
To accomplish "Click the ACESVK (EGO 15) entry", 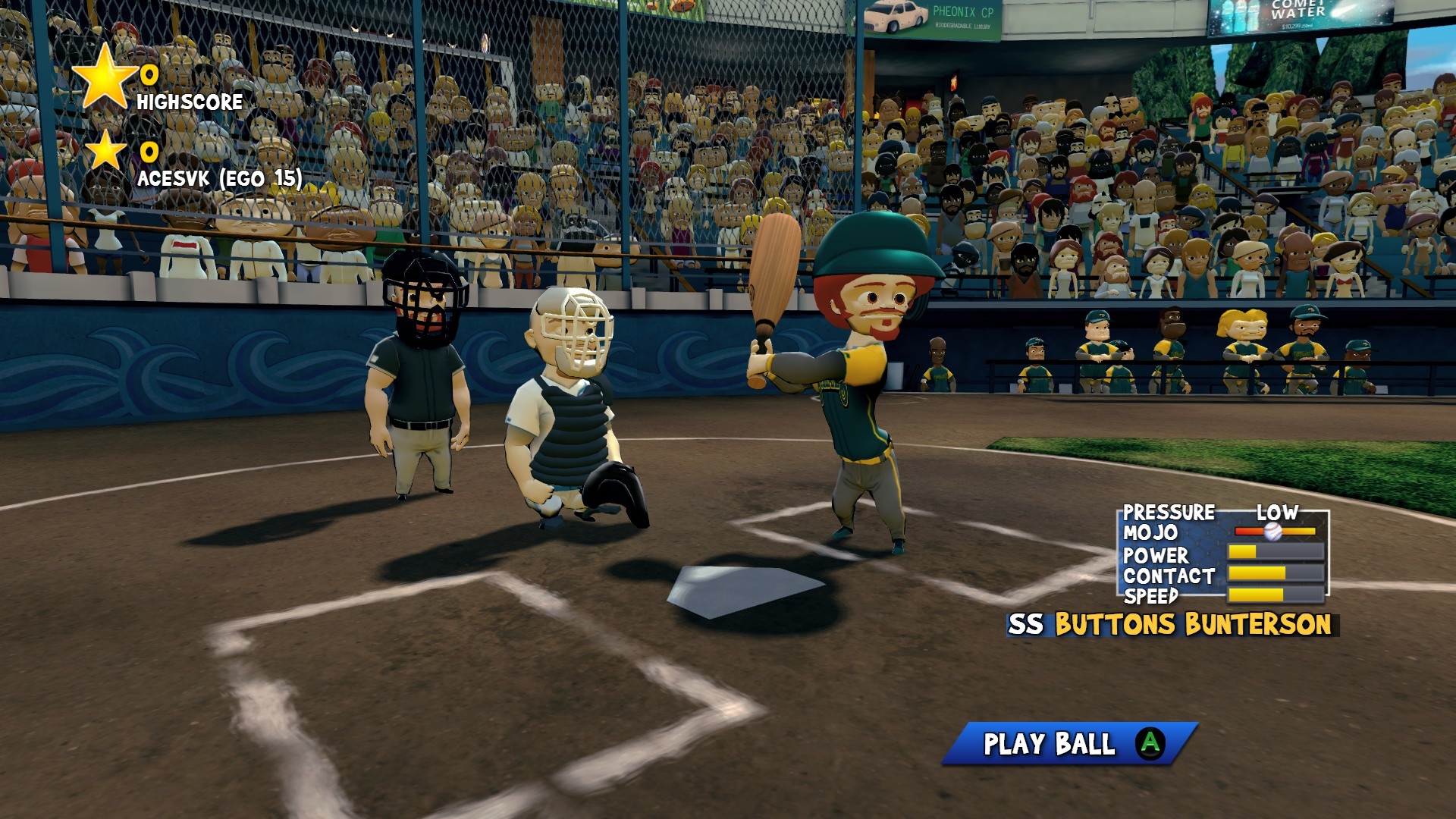I will coord(218,180).
